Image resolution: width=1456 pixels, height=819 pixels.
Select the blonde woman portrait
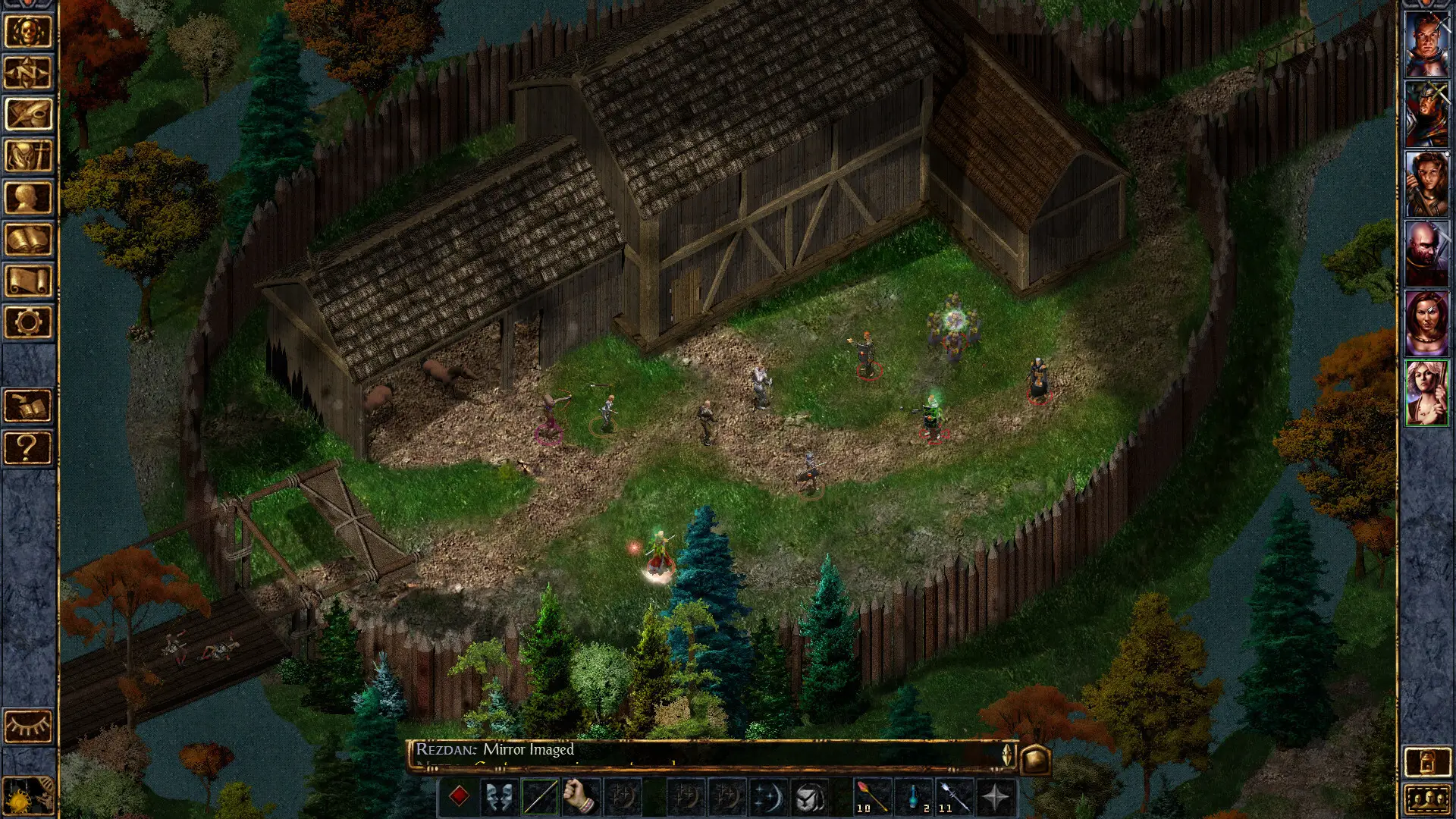[x=1426, y=393]
